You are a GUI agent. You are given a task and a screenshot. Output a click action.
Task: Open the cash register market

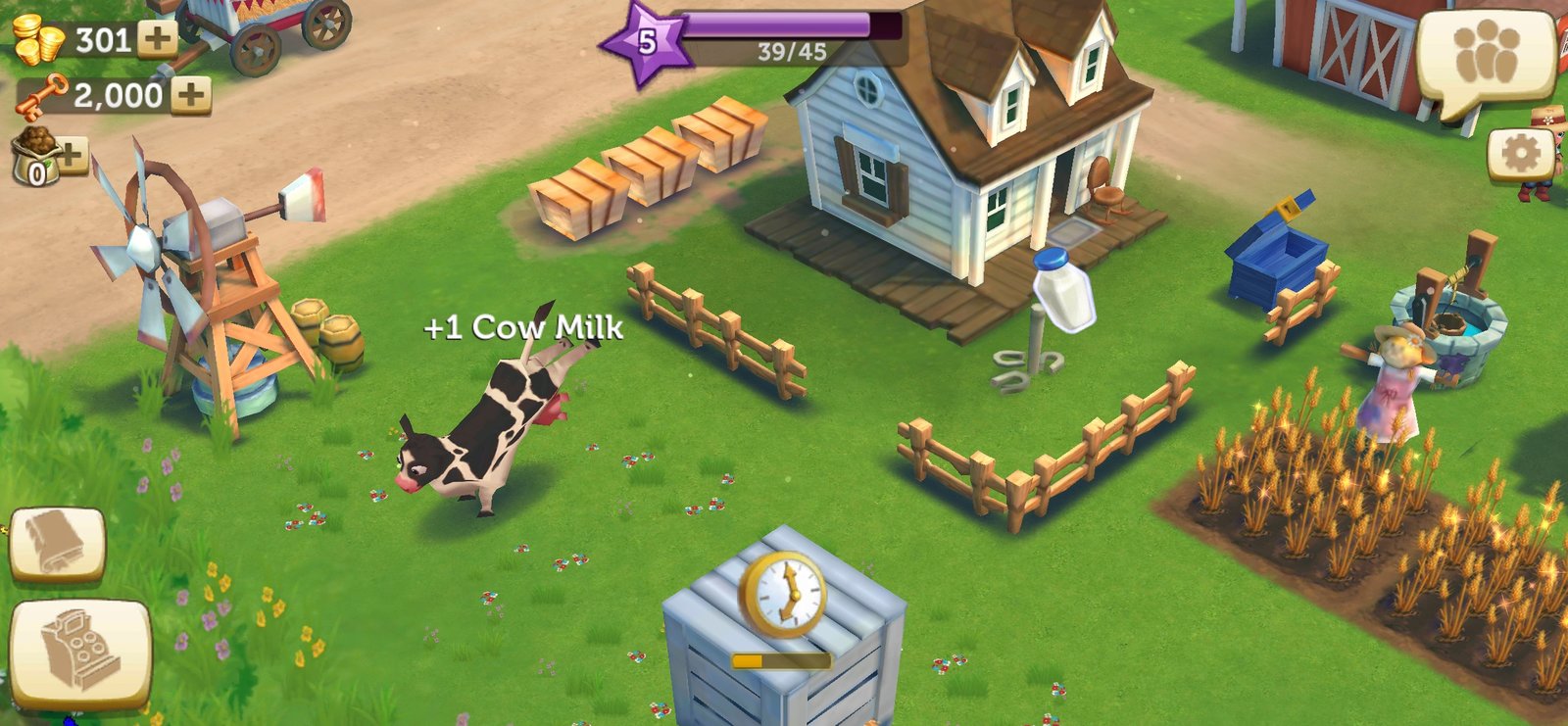80,653
